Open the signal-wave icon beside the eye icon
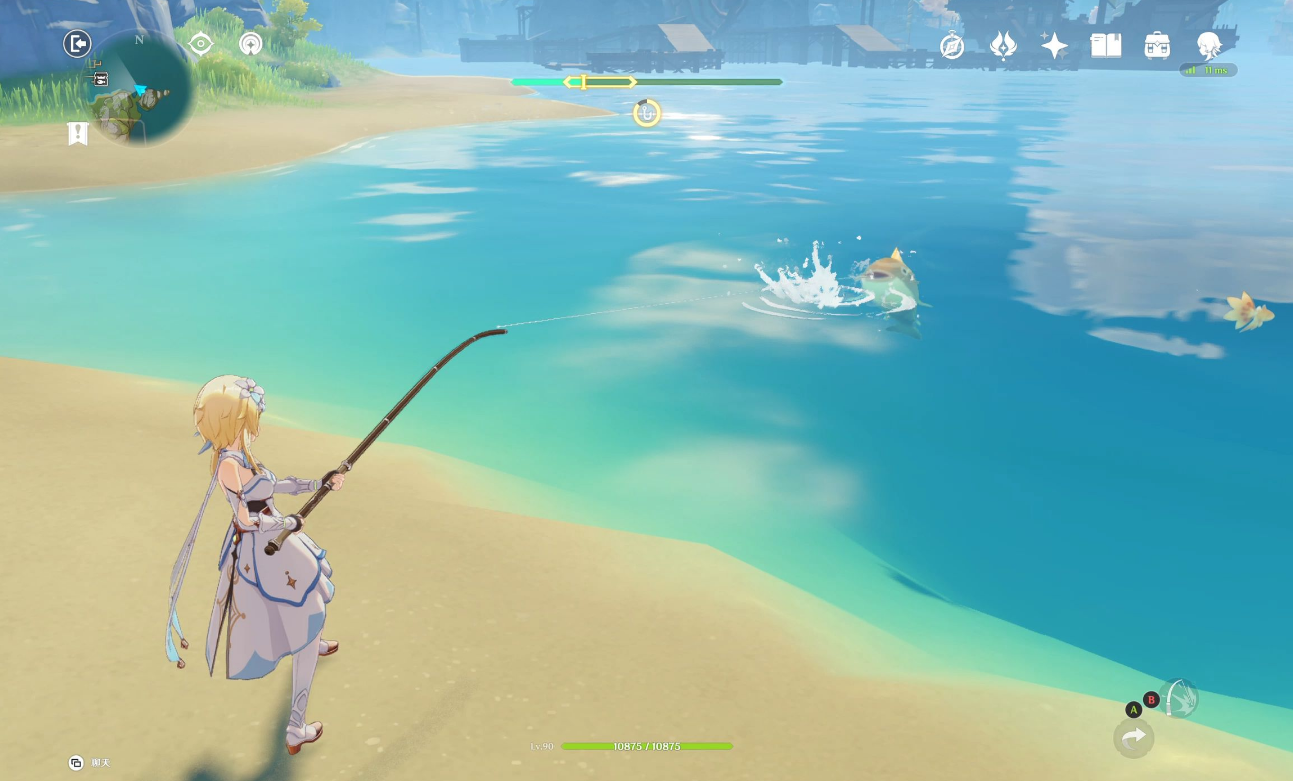 [x=251, y=44]
